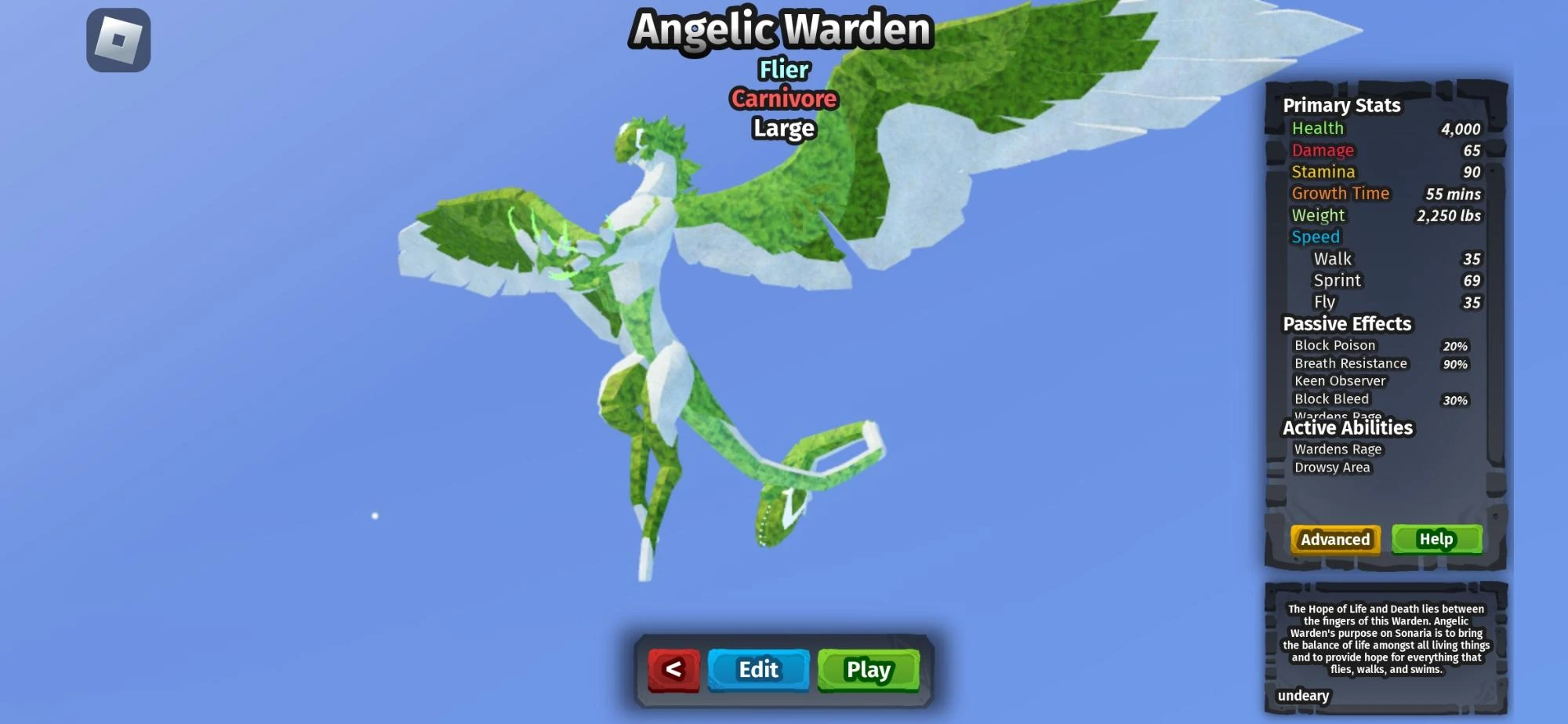This screenshot has width=1568, height=724.
Task: Click the Keen Observer passive
Action: [1338, 380]
